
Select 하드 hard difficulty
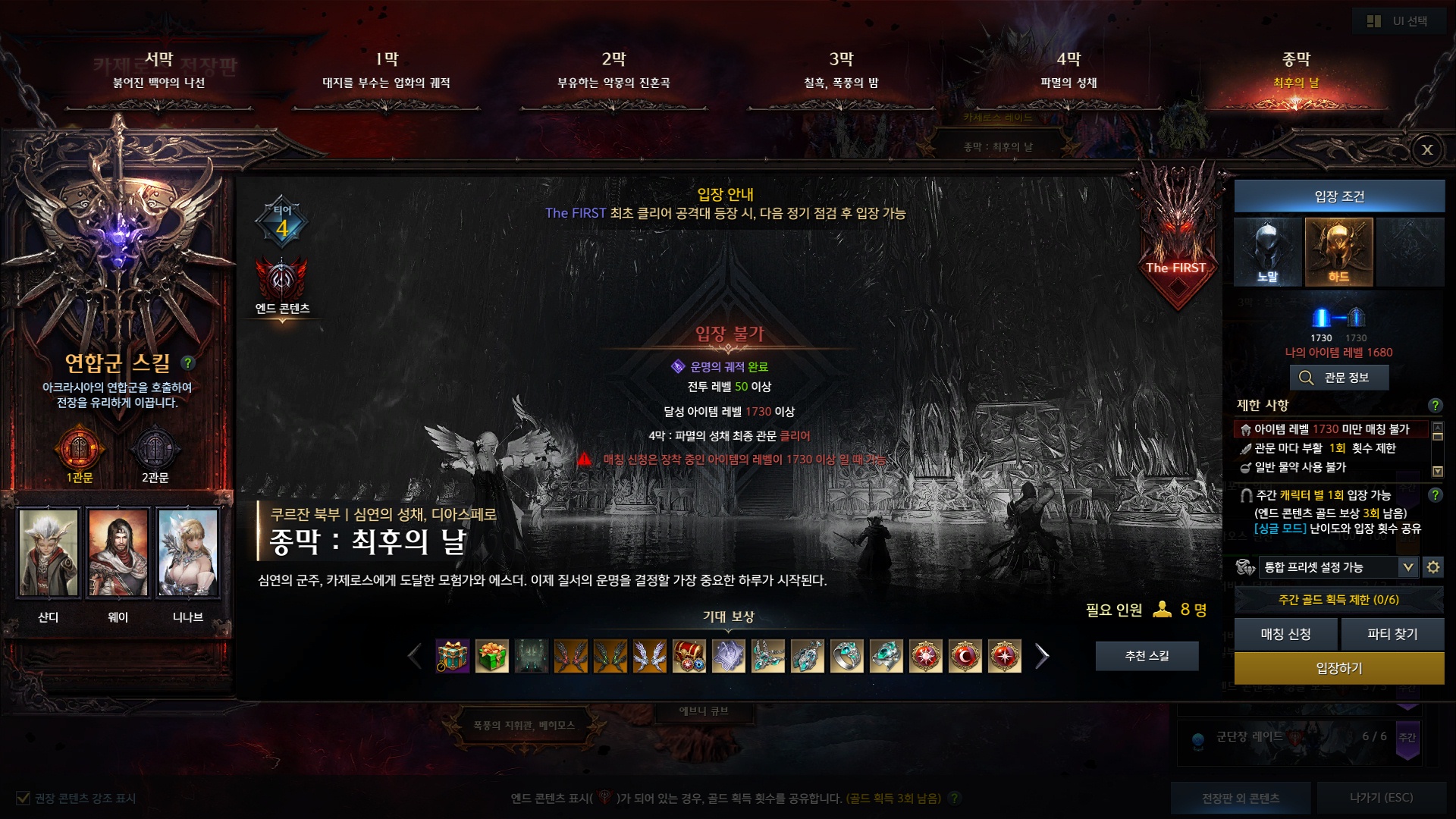pos(1338,252)
